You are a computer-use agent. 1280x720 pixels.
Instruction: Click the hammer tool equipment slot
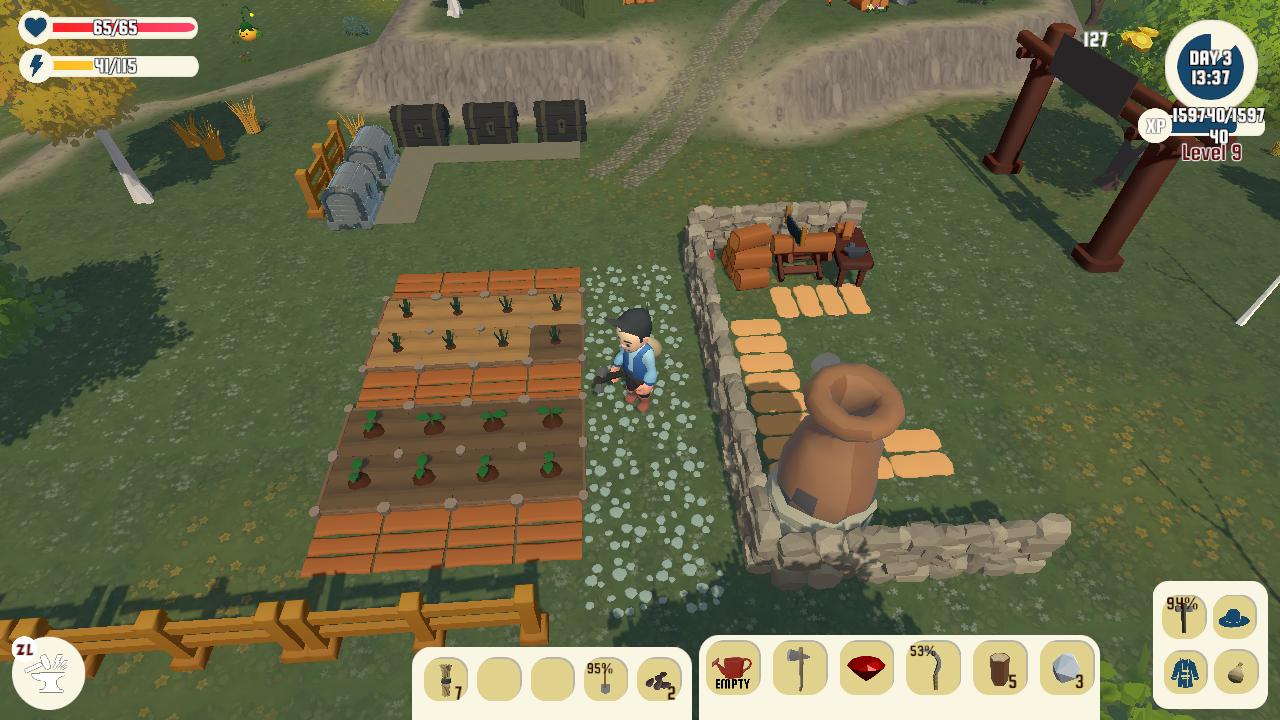[x=1184, y=617]
